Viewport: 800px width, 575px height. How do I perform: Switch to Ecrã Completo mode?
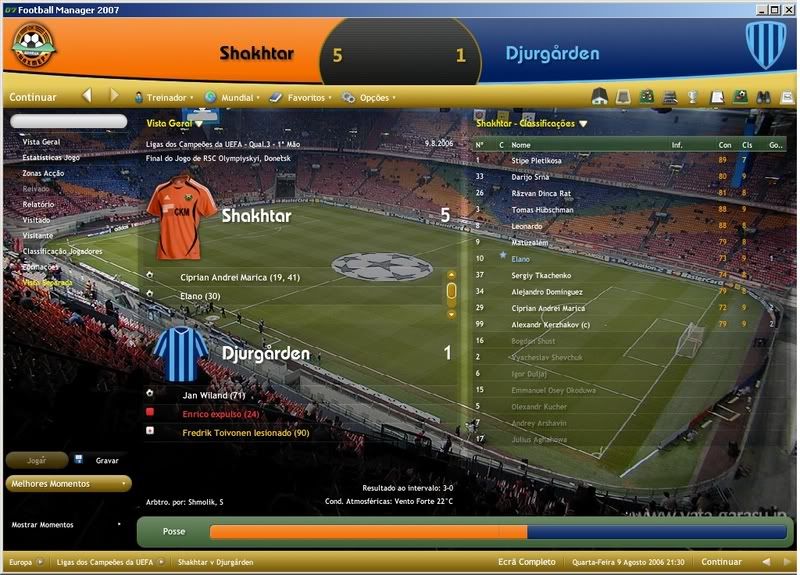tap(527, 562)
